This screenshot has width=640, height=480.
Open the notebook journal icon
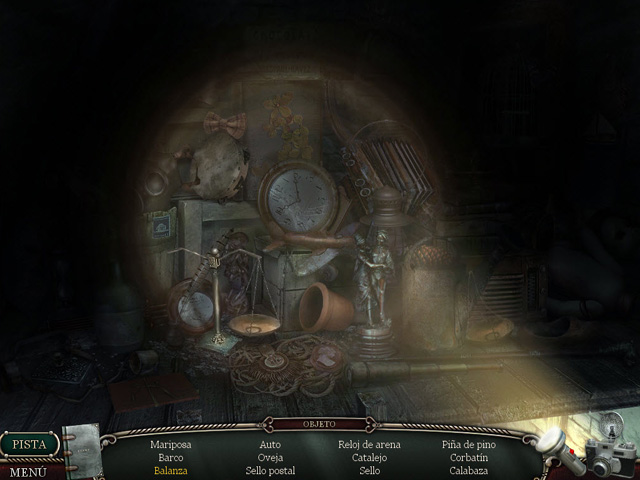(x=82, y=446)
